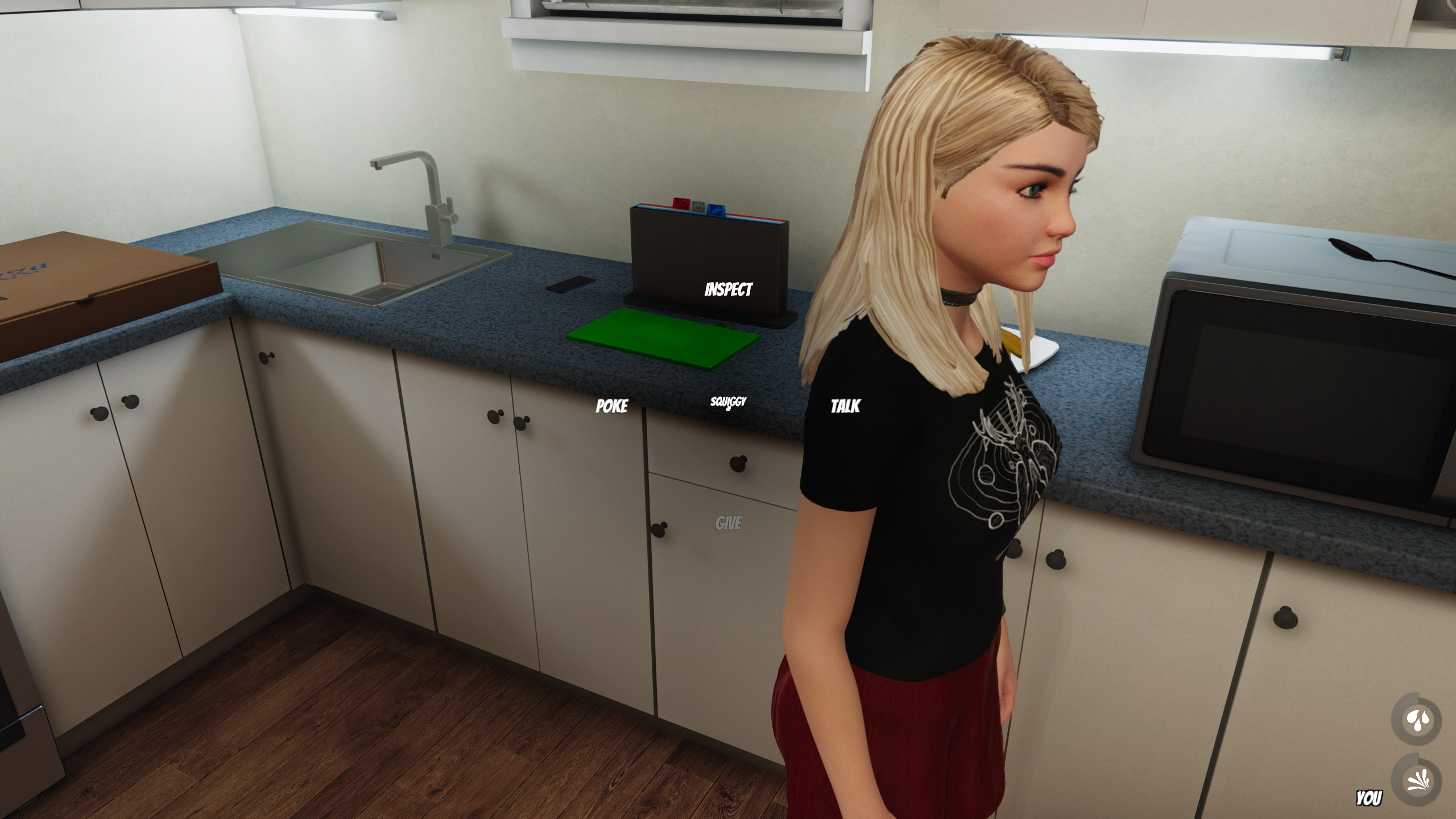Screen dimensions: 1456x819
Task: Pick the Talk interaction option
Action: point(845,406)
